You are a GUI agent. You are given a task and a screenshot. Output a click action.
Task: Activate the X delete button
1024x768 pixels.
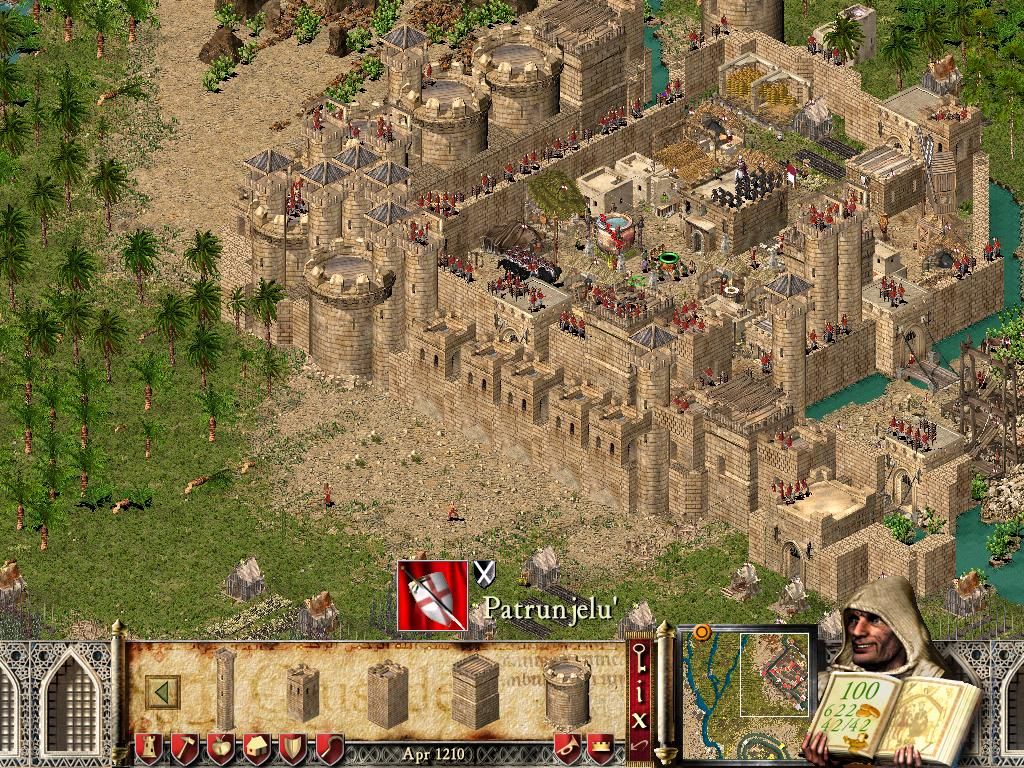(638, 717)
